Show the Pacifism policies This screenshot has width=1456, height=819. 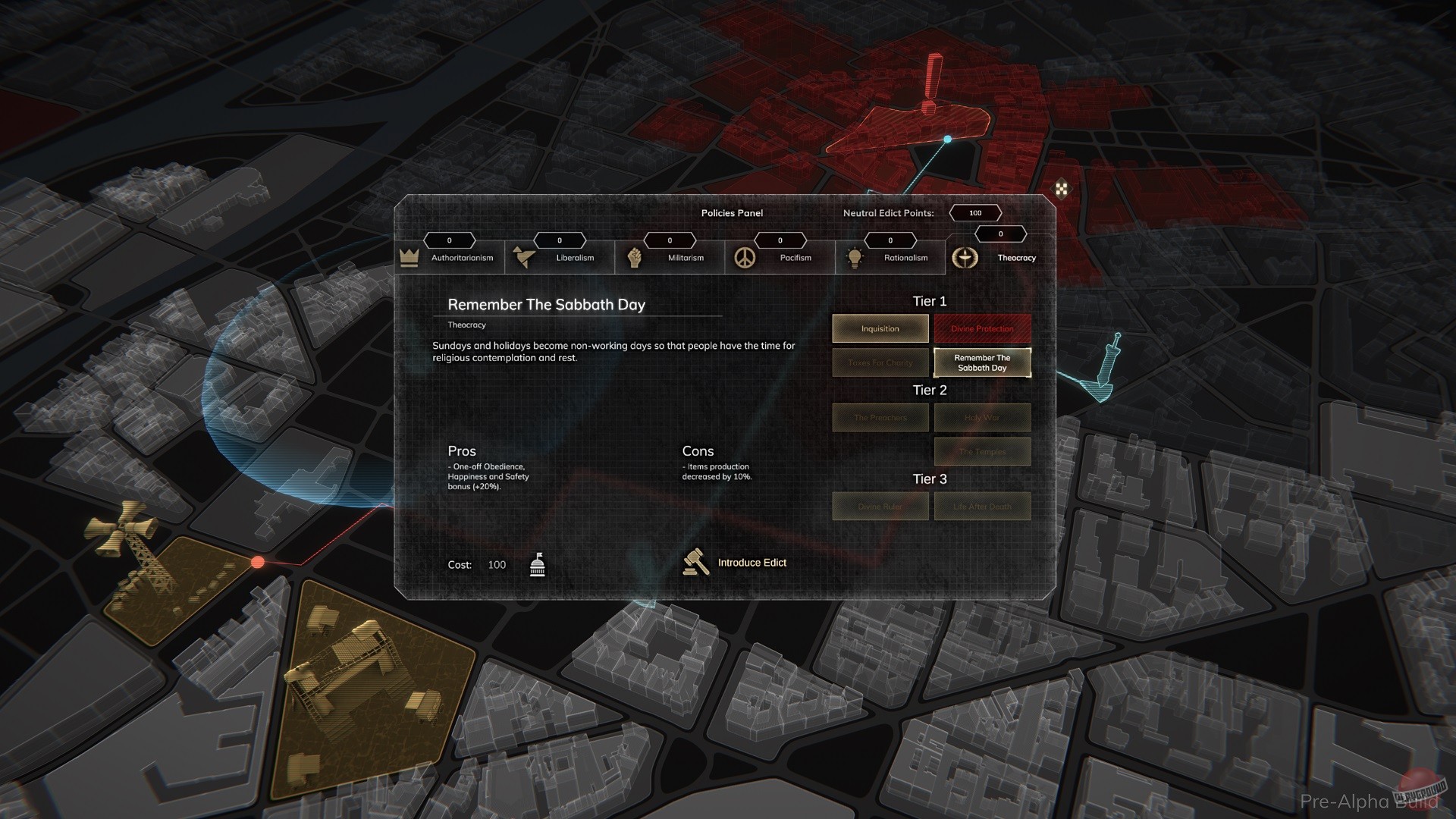(x=780, y=257)
